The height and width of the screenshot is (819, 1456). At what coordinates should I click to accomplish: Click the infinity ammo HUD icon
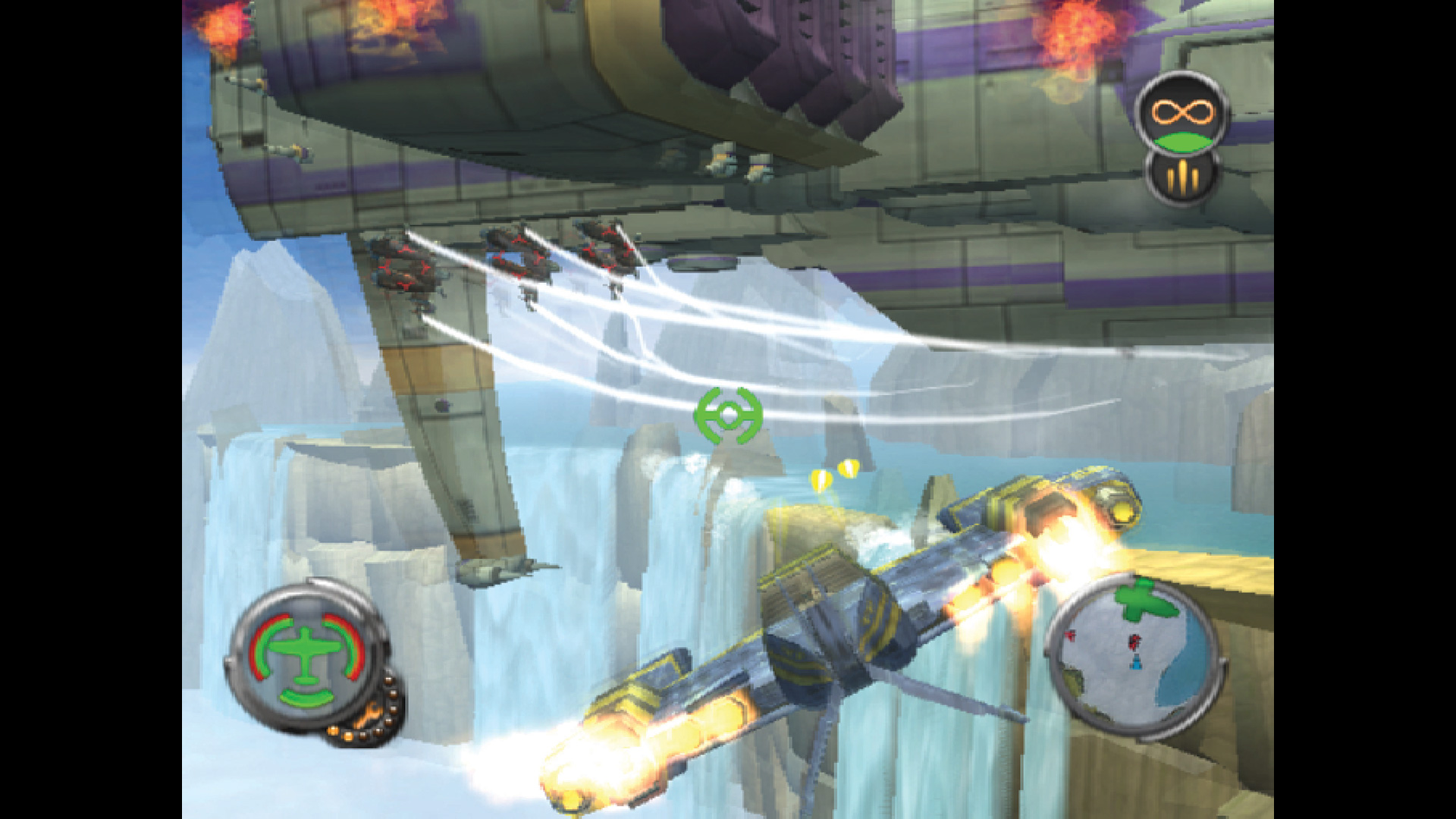1181,114
